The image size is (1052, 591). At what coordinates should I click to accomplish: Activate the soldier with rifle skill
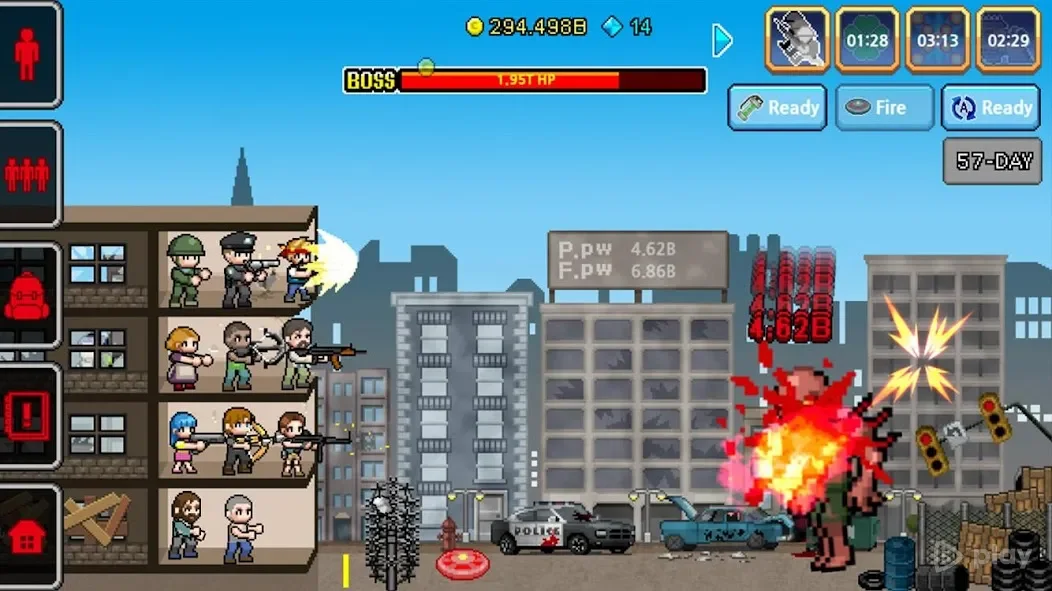pyautogui.click(x=797, y=40)
